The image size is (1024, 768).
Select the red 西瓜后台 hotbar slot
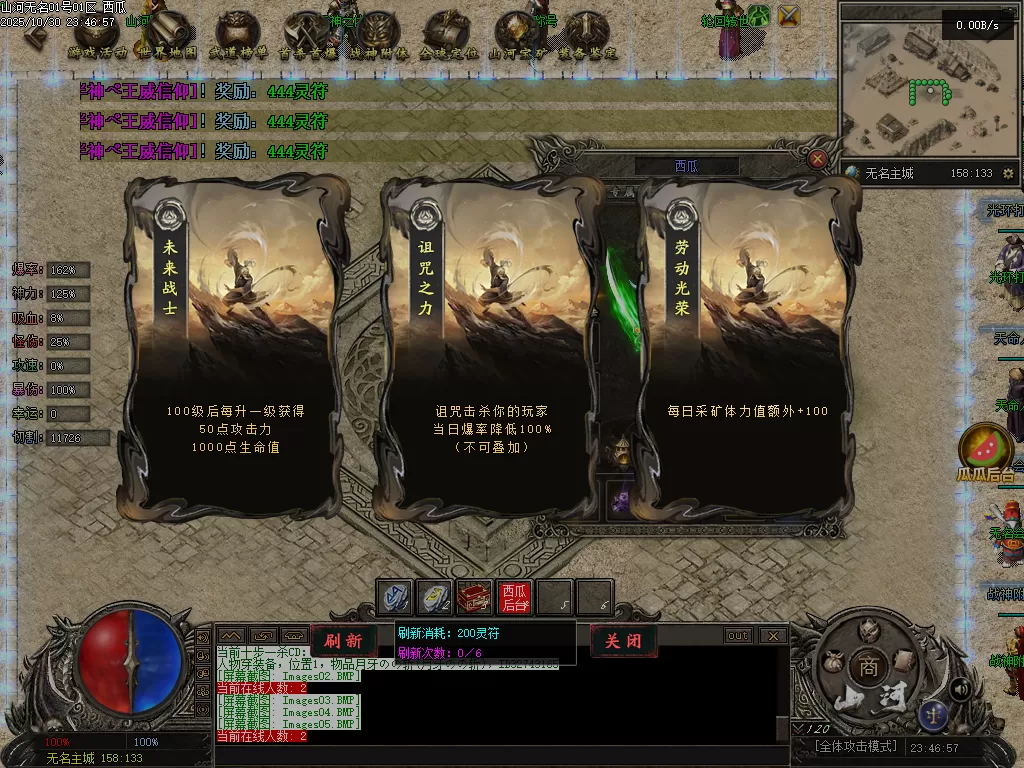(514, 598)
